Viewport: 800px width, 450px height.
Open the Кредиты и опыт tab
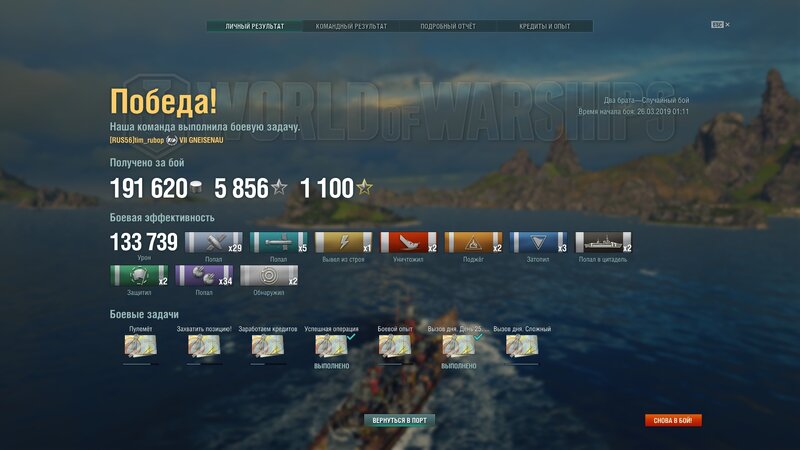[545, 26]
